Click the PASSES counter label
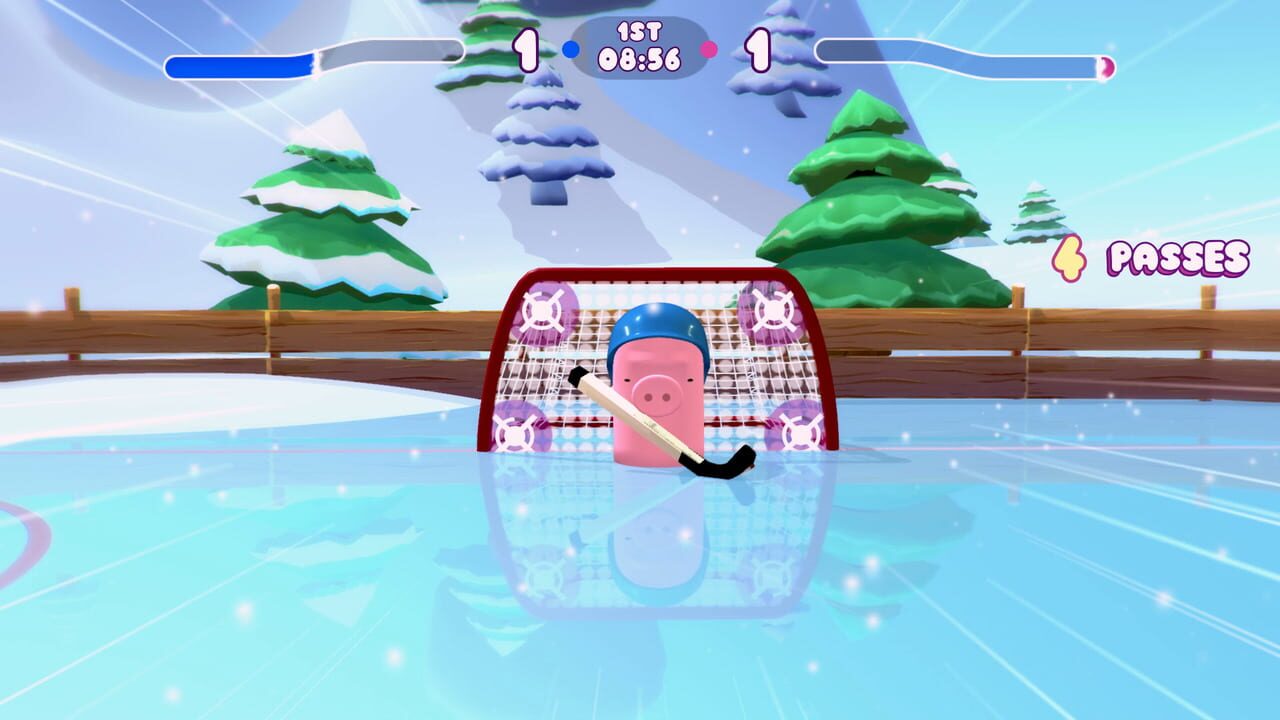 click(x=1176, y=258)
